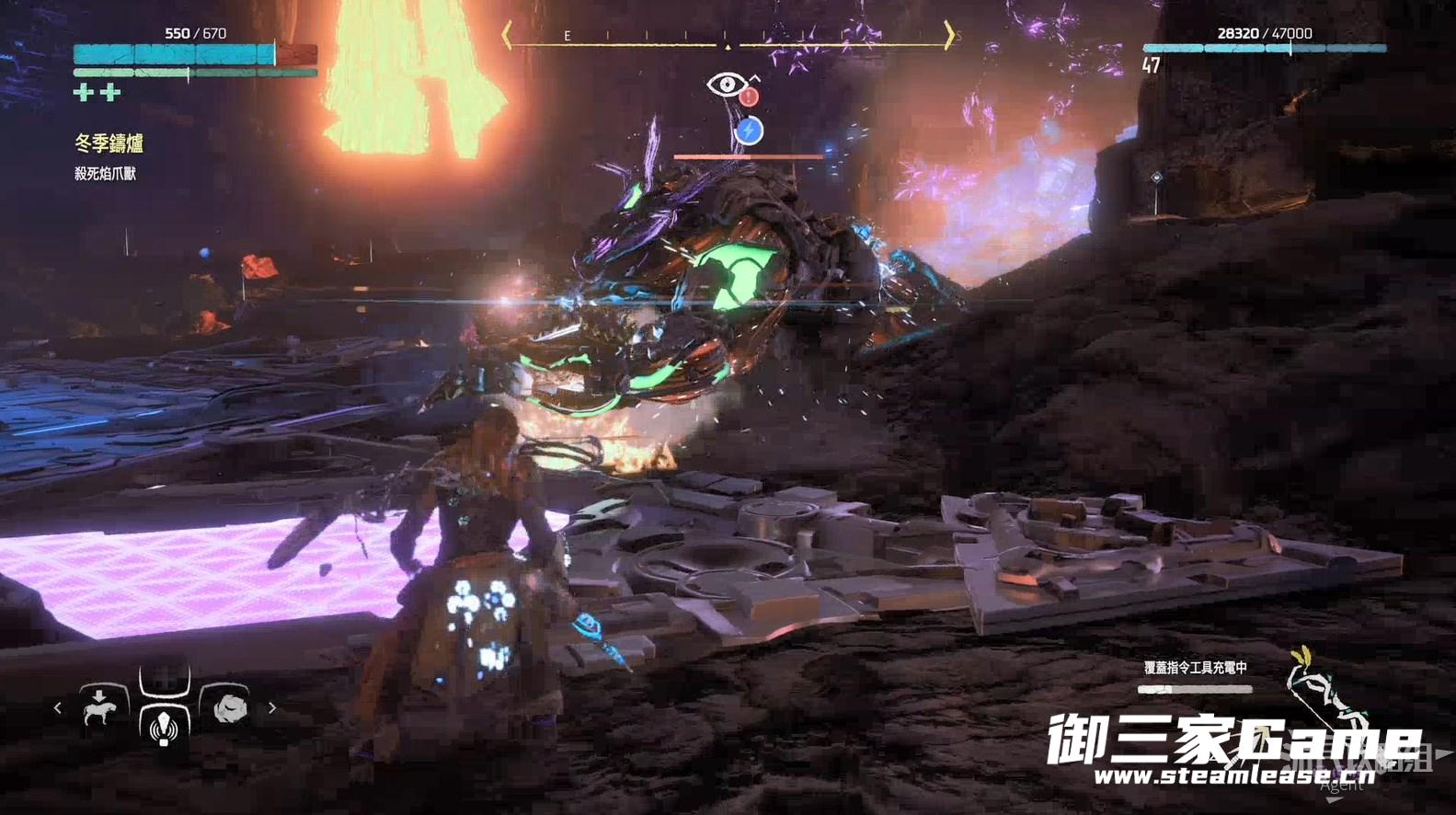This screenshot has width=1456, height=815.
Task: Select the blue shock status icon
Action: [749, 132]
